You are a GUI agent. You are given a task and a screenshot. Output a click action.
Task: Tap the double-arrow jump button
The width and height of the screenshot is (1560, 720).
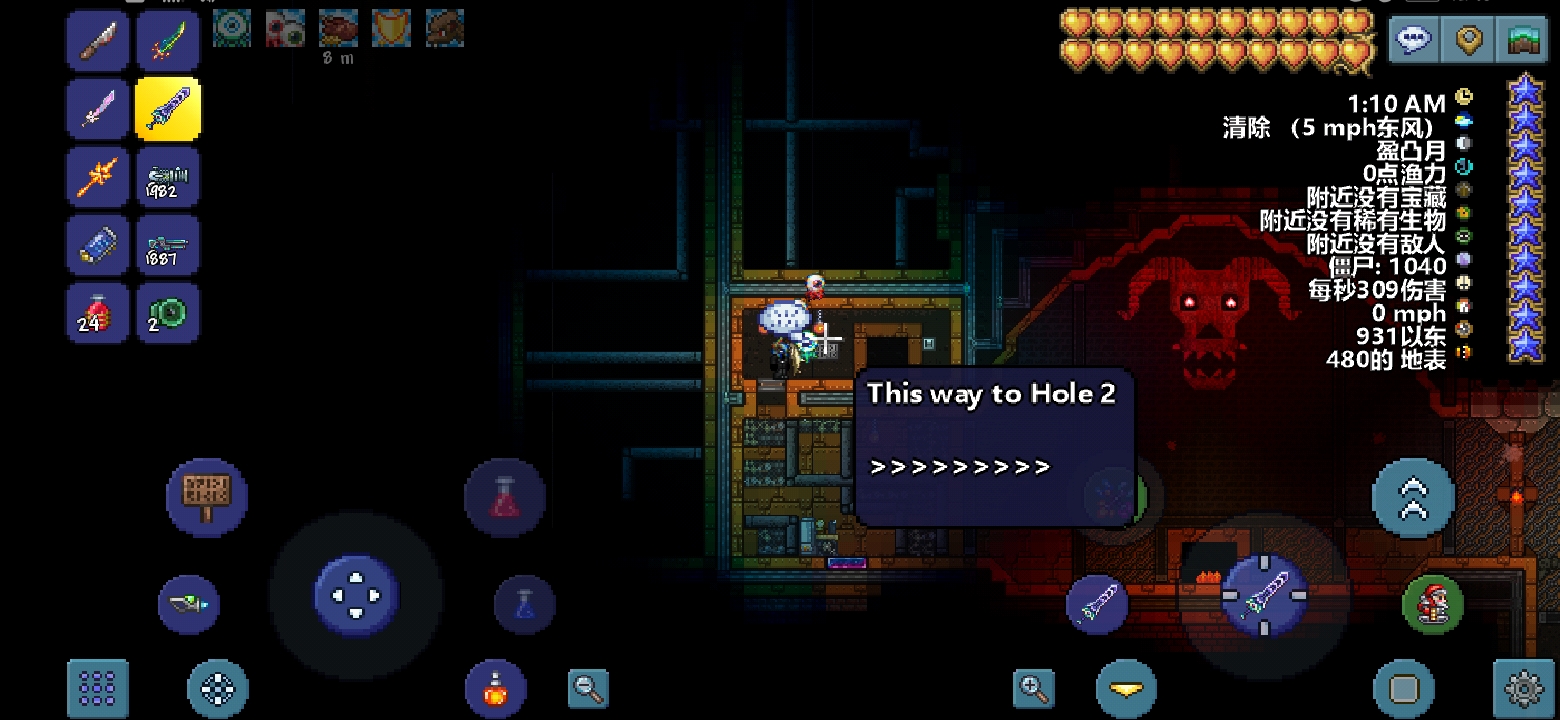pyautogui.click(x=1413, y=497)
